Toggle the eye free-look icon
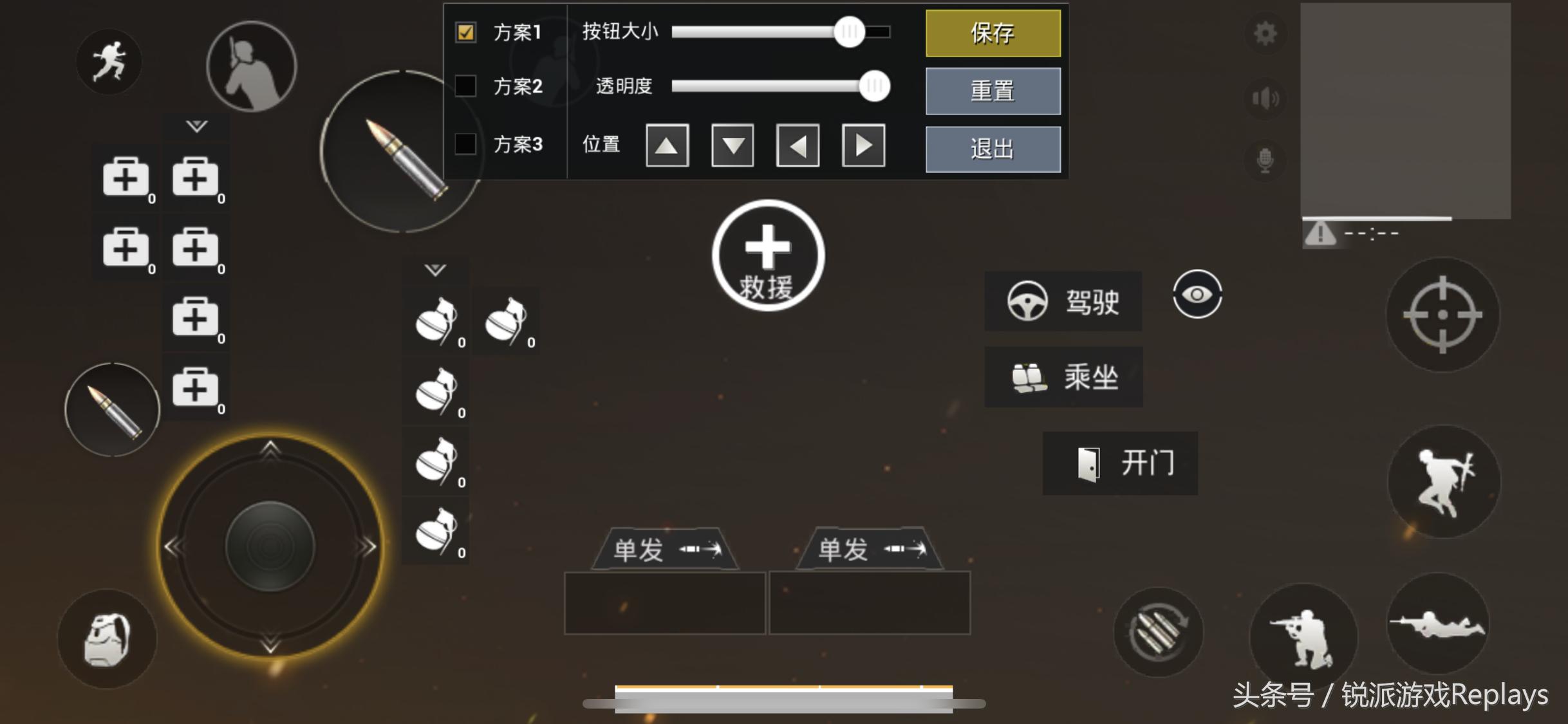Viewport: 1568px width, 724px height. 1196,295
